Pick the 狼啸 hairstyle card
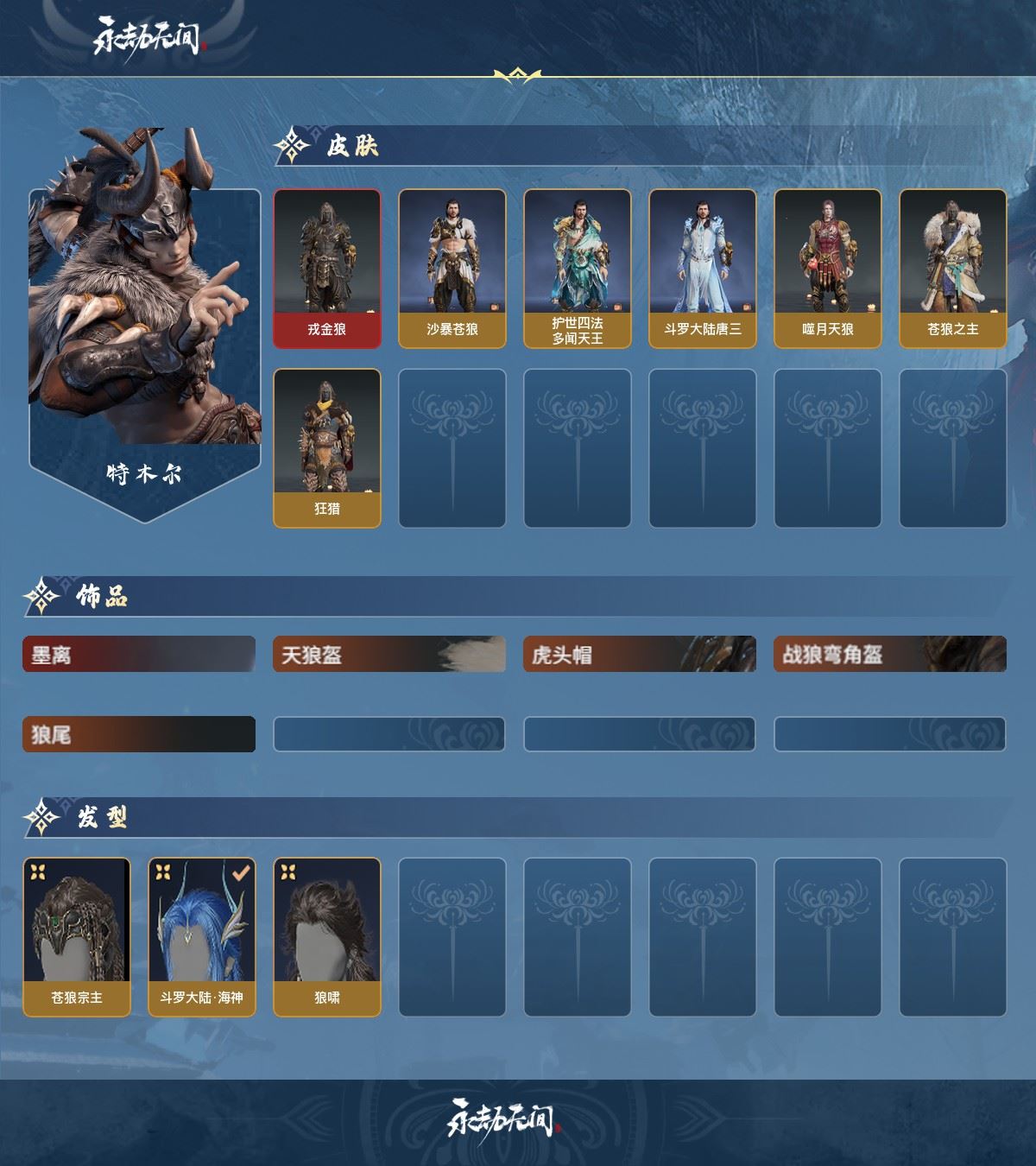 327,936
